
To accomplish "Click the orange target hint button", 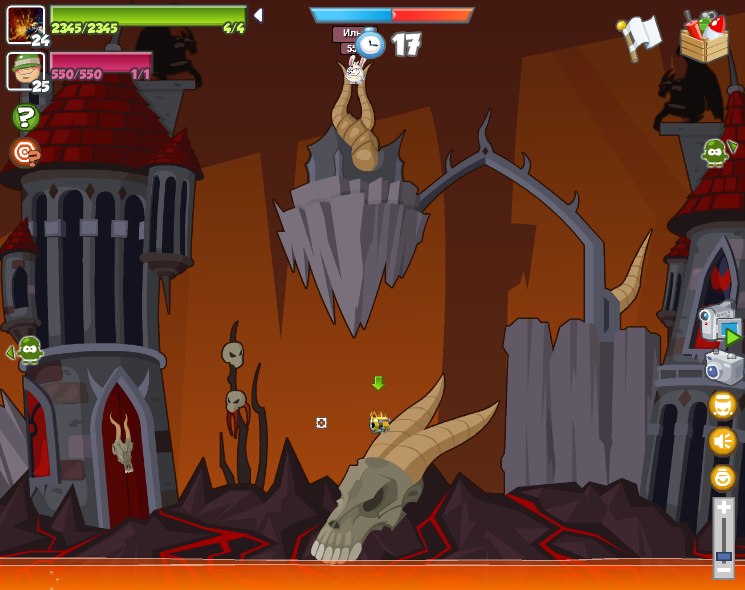I will click(x=25, y=152).
